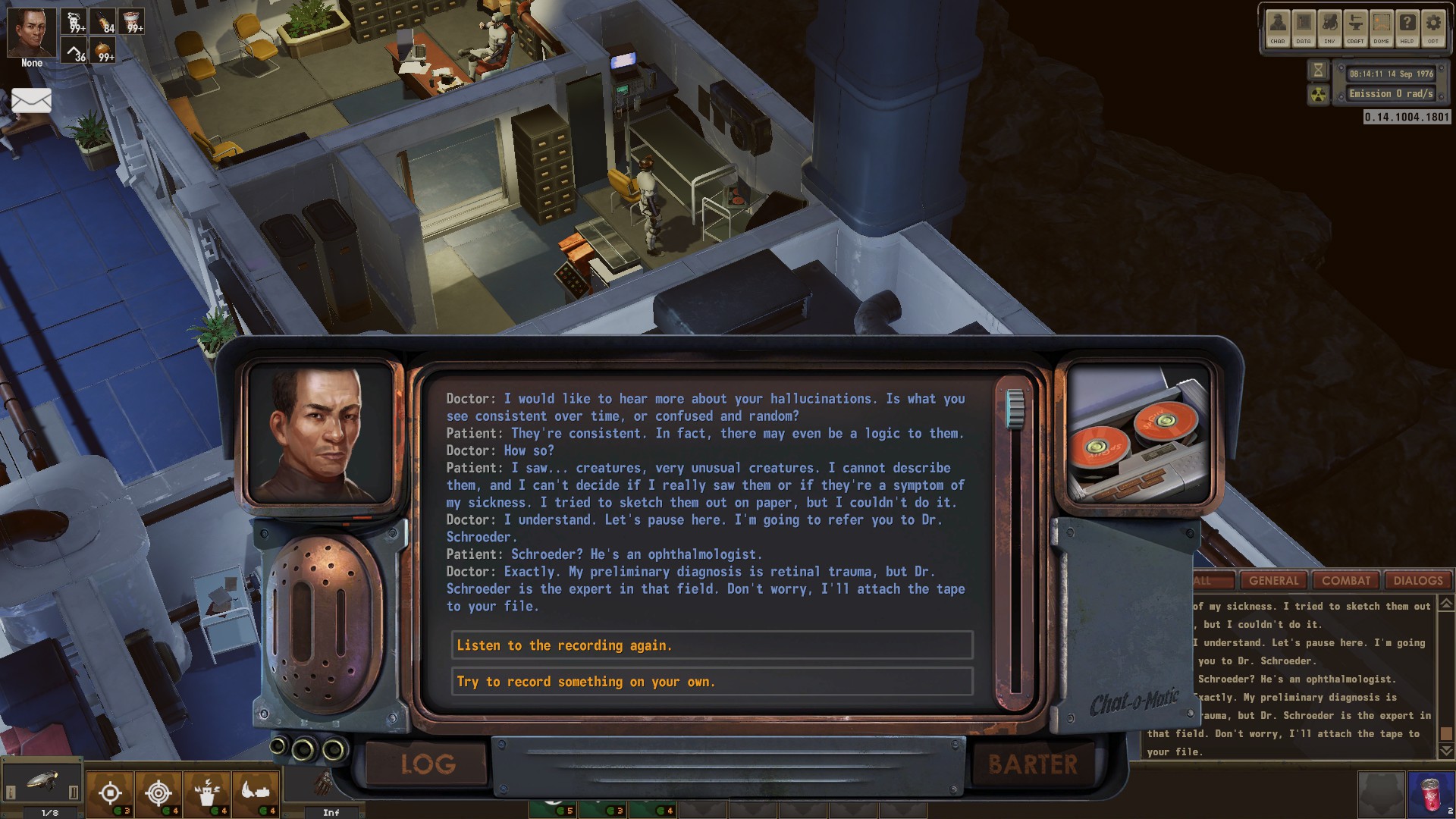Switch to the COMBAT log tab
This screenshot has width=1456, height=819.
click(x=1346, y=581)
